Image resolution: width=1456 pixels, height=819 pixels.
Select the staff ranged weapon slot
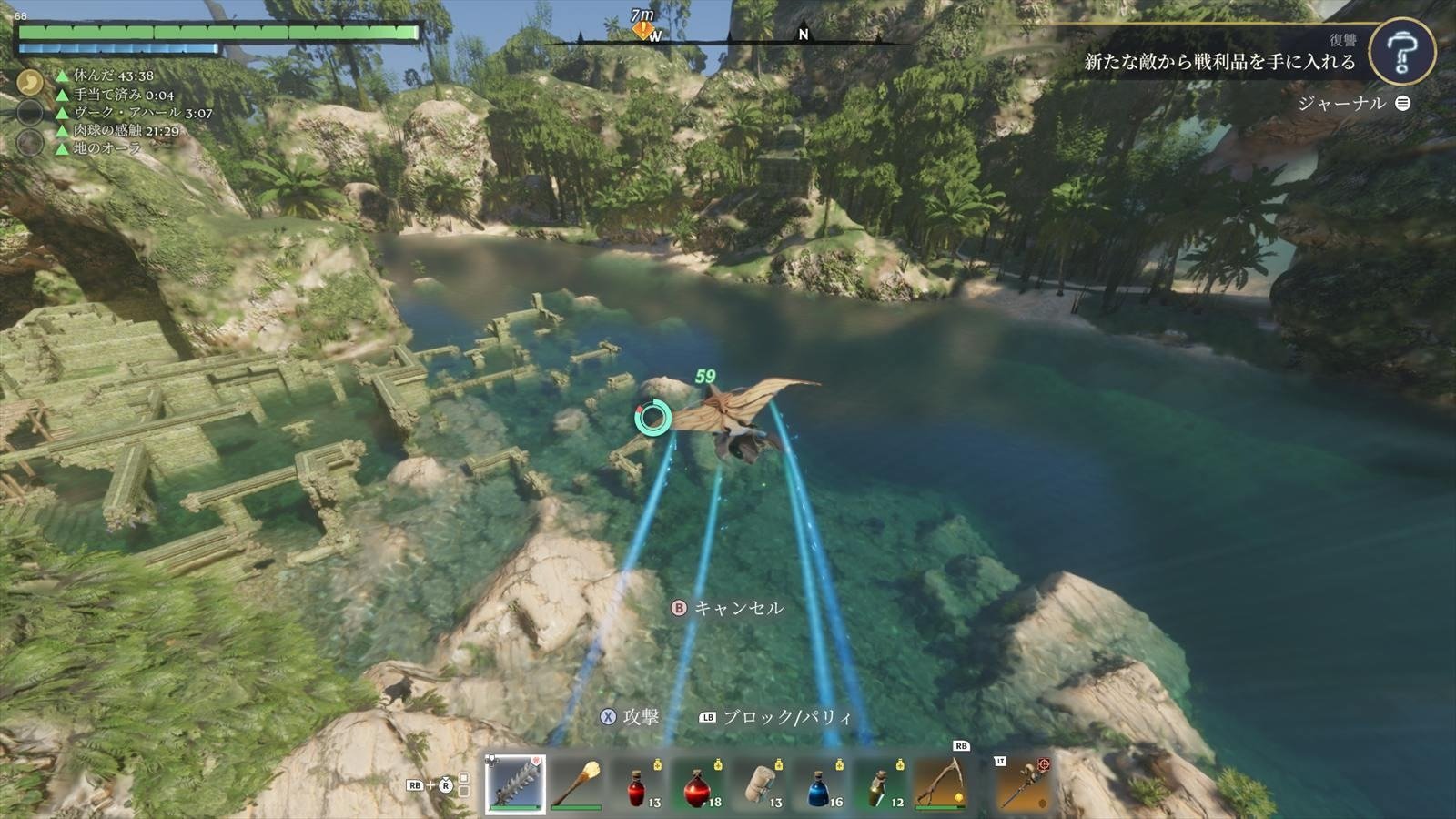pos(1021,784)
